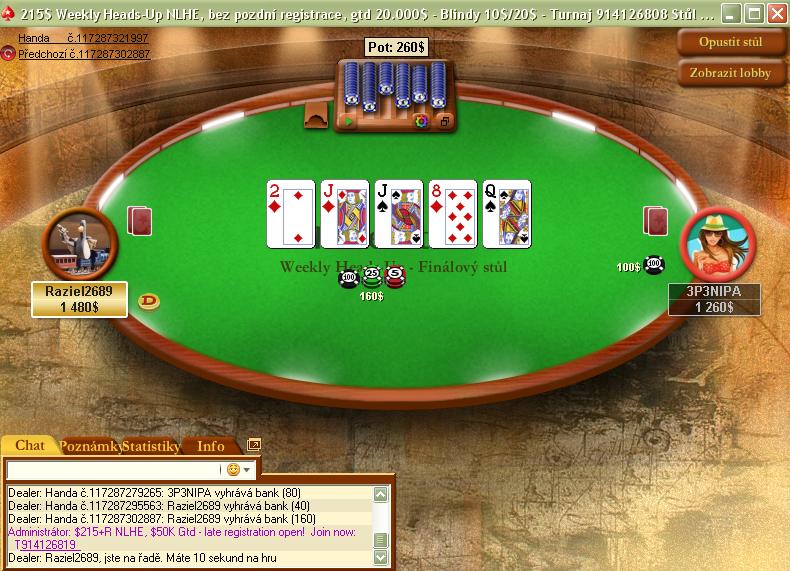Open the smiley emoticon dropdown
This screenshot has height=571, width=790.
pos(239,469)
